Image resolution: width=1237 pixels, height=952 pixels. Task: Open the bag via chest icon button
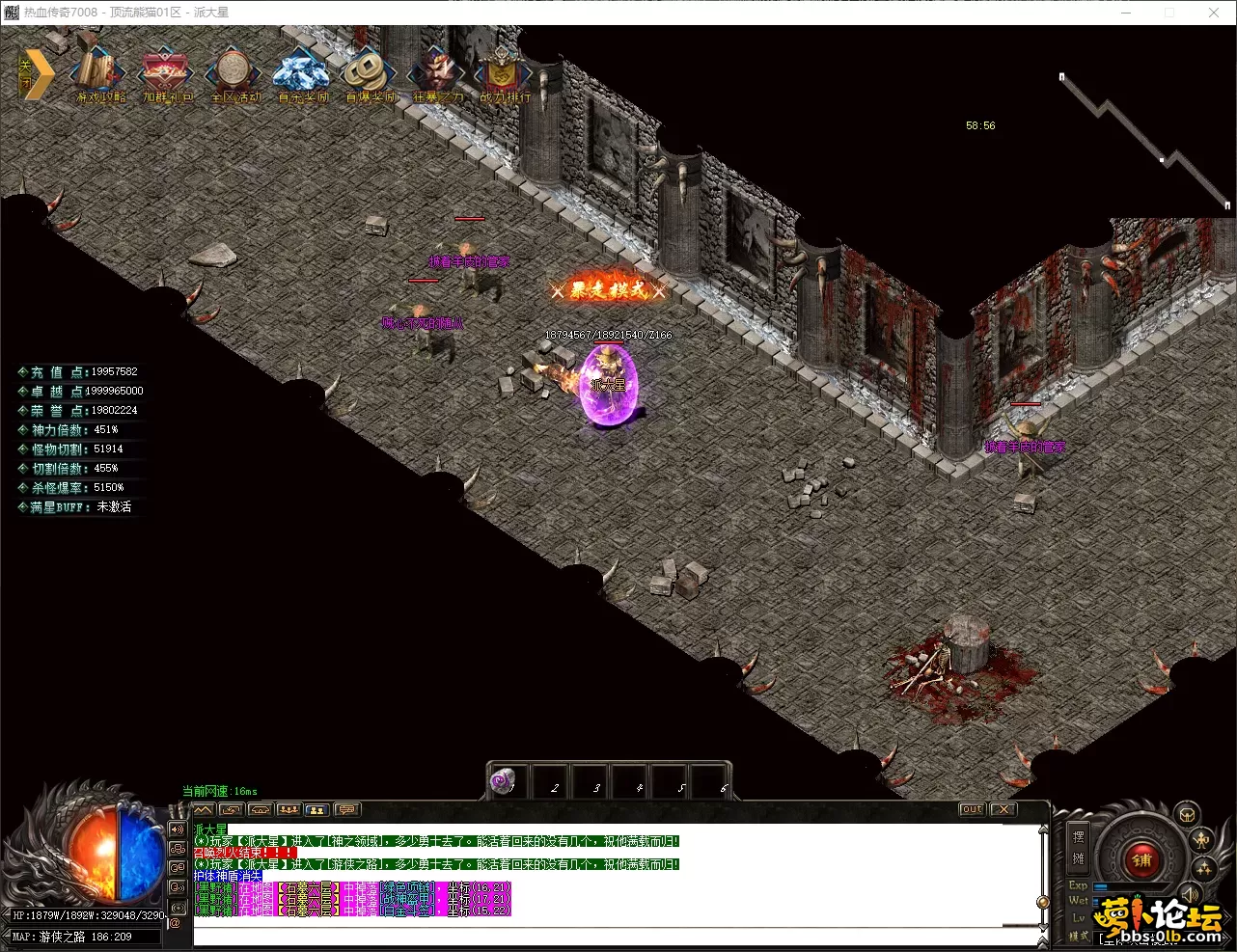tap(1187, 815)
